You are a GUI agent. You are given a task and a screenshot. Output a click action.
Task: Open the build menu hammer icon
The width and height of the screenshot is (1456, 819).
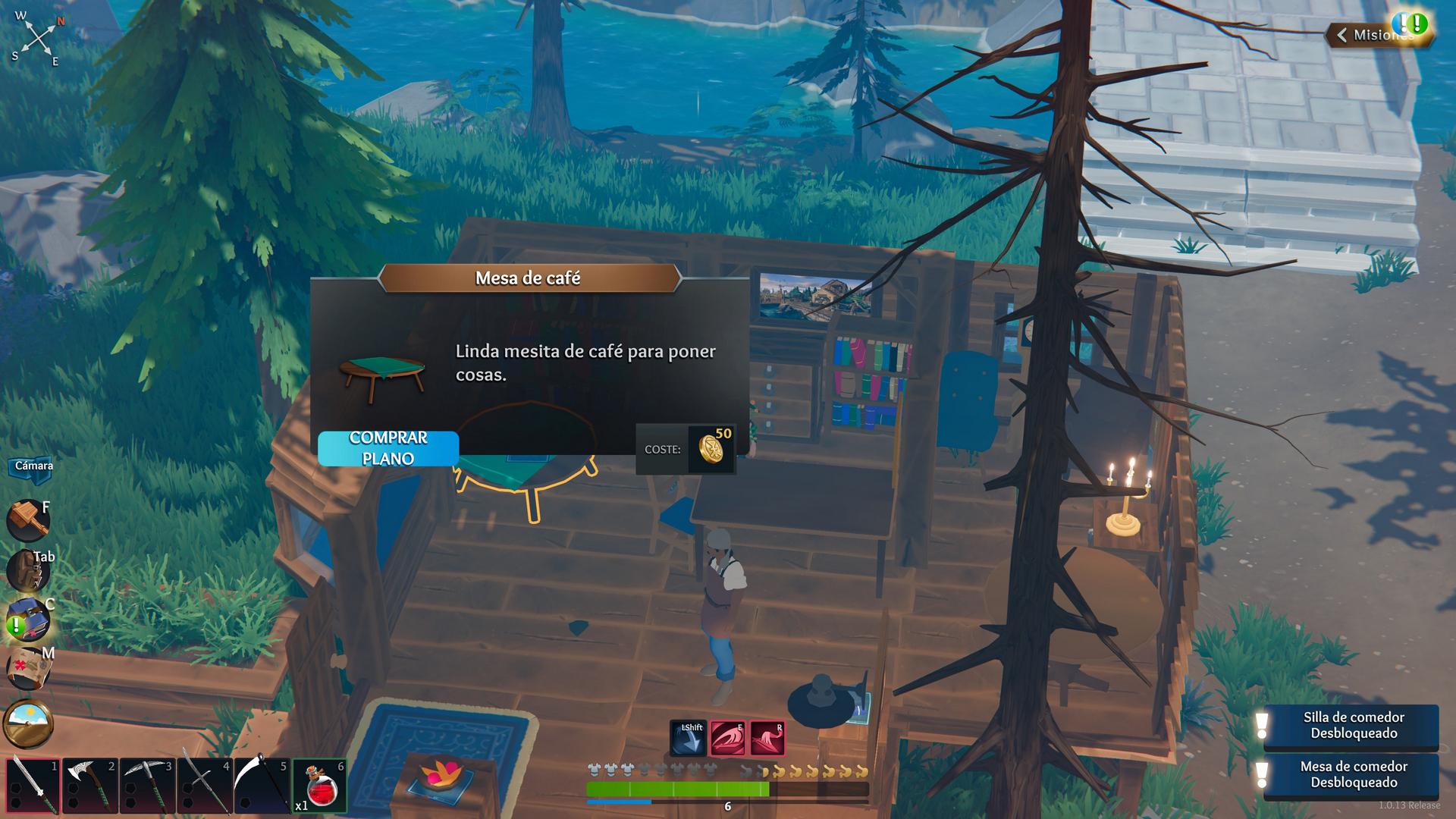click(28, 519)
